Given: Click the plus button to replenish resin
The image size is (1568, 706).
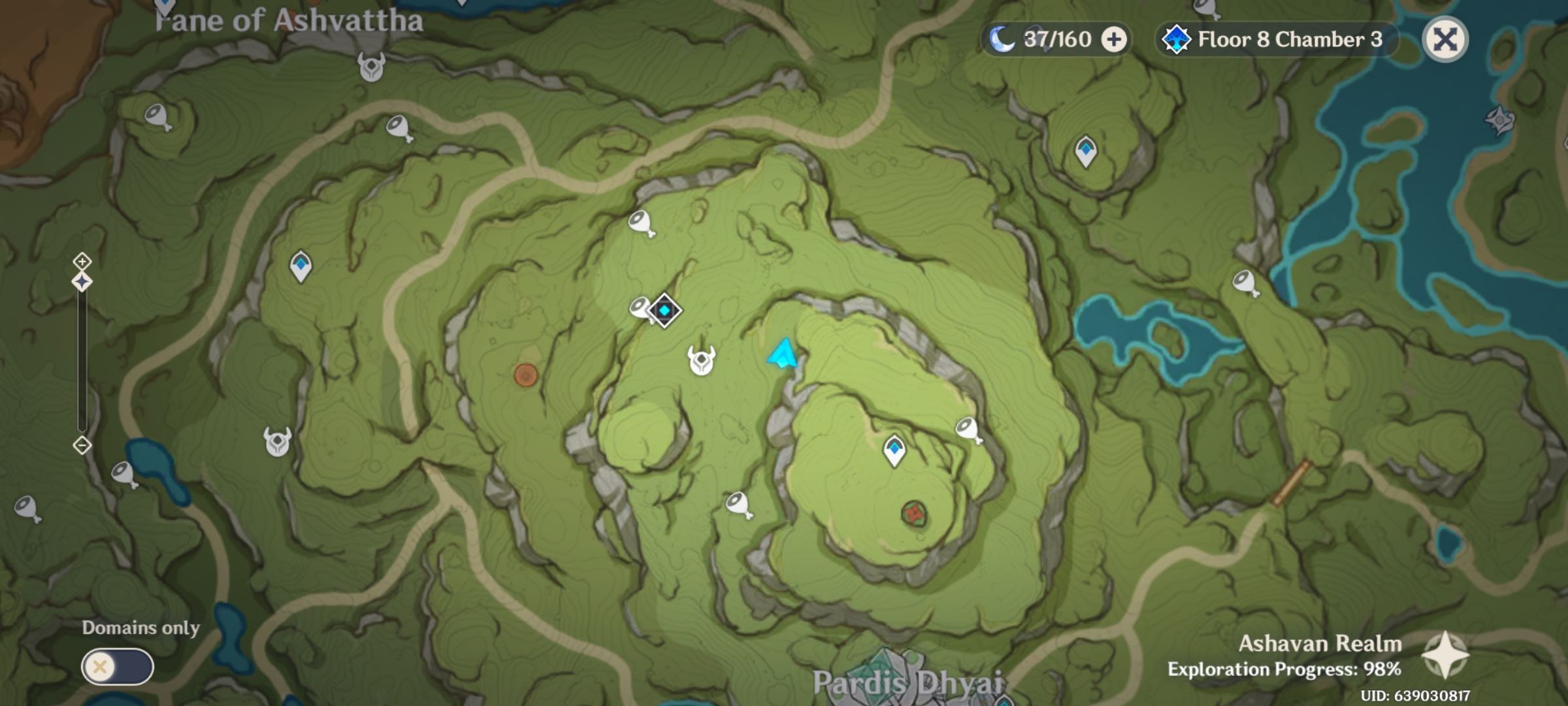Looking at the screenshot, I should (x=1115, y=38).
